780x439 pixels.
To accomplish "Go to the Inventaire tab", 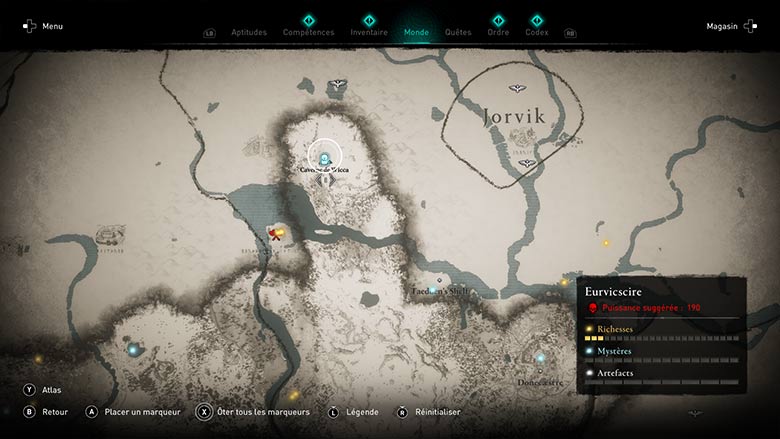I will [369, 32].
